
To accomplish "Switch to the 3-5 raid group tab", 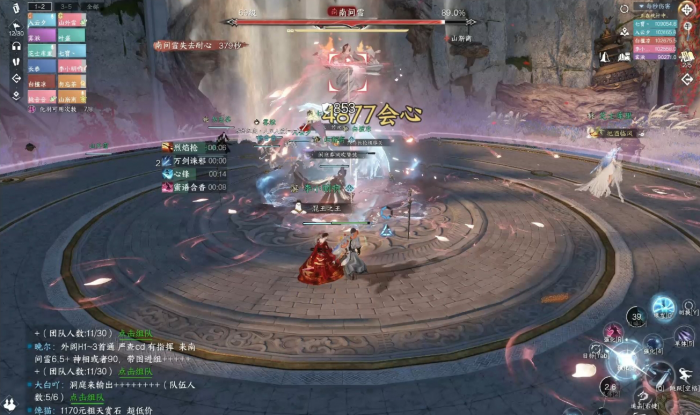I will 67,6.
